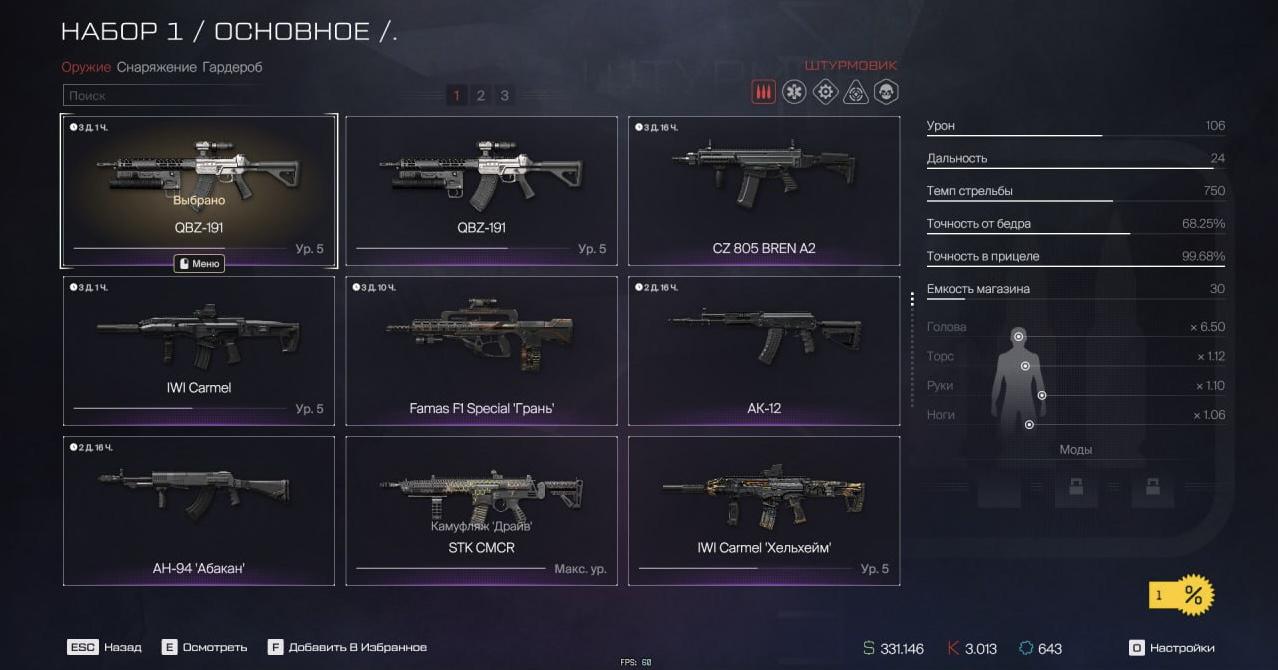This screenshot has width=1278, height=670.
Task: Open the Меню button under selected QBZ-191
Action: click(199, 264)
